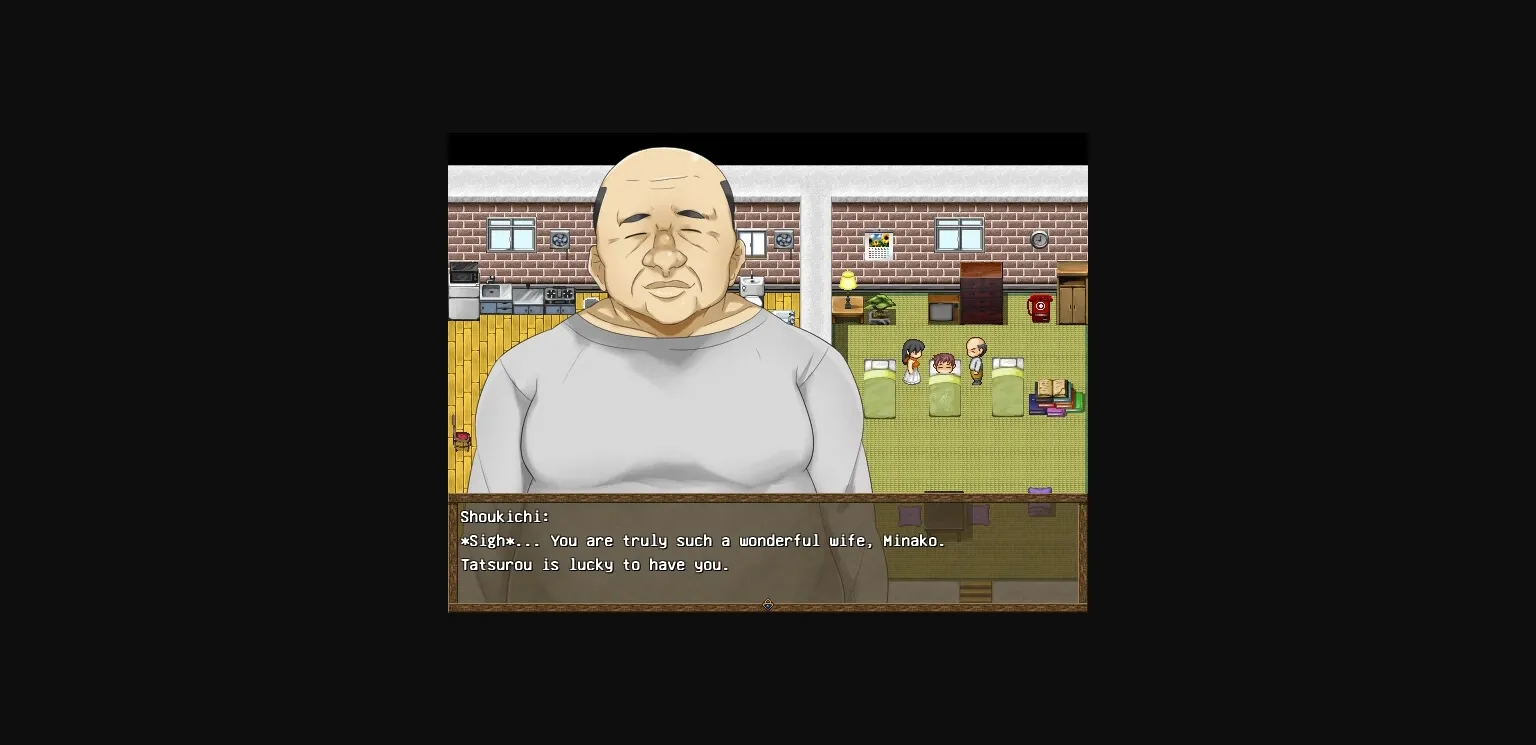Click the red telephone by the wardrobe

pyautogui.click(x=1039, y=309)
